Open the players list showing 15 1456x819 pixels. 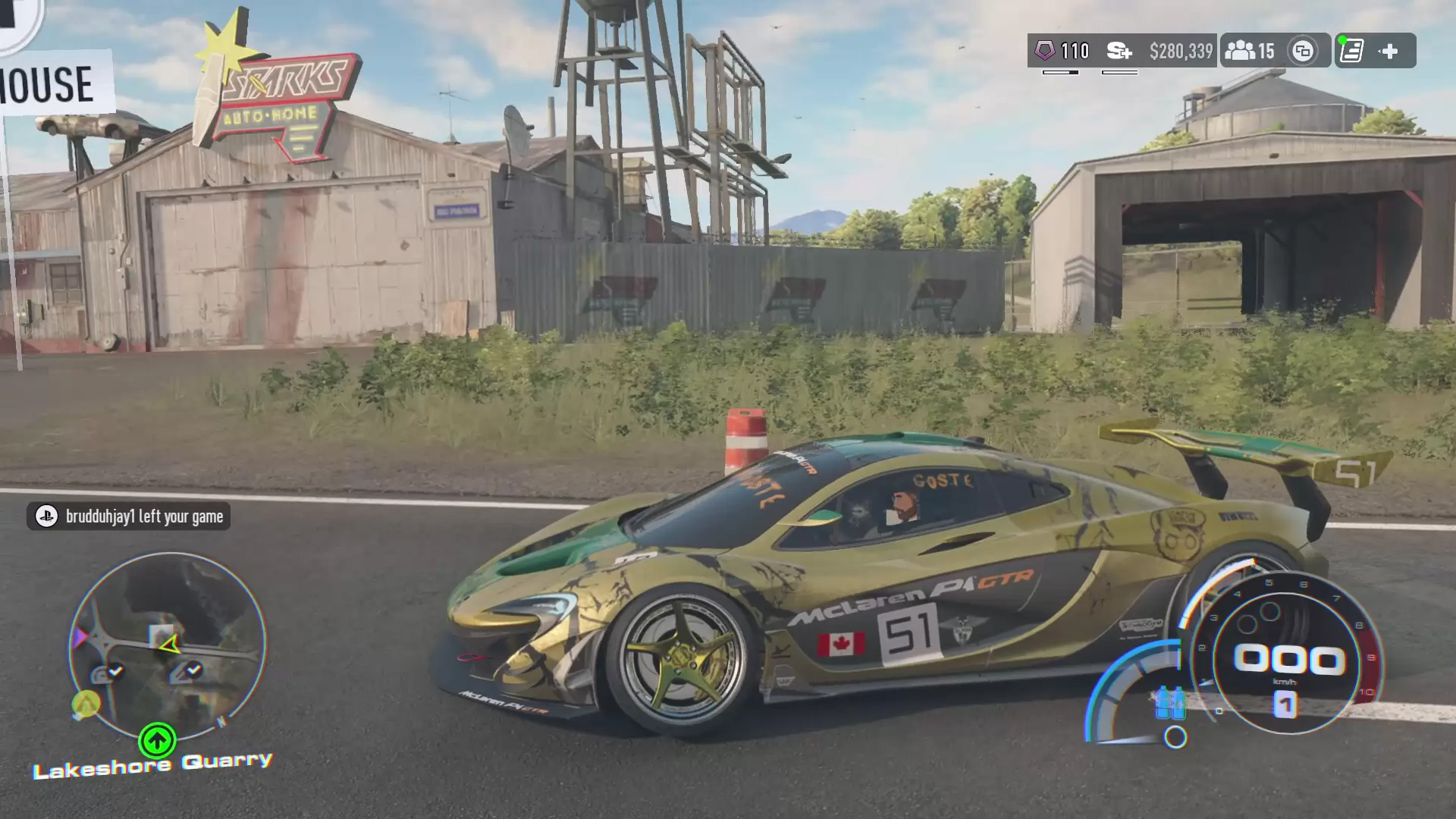[x=1250, y=51]
